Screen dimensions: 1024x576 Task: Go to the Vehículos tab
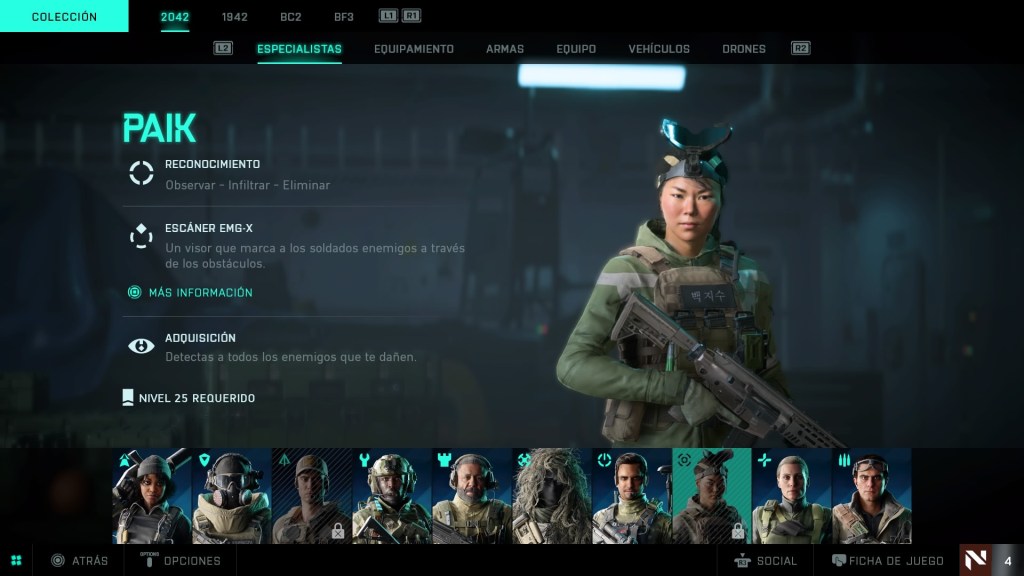pos(659,49)
